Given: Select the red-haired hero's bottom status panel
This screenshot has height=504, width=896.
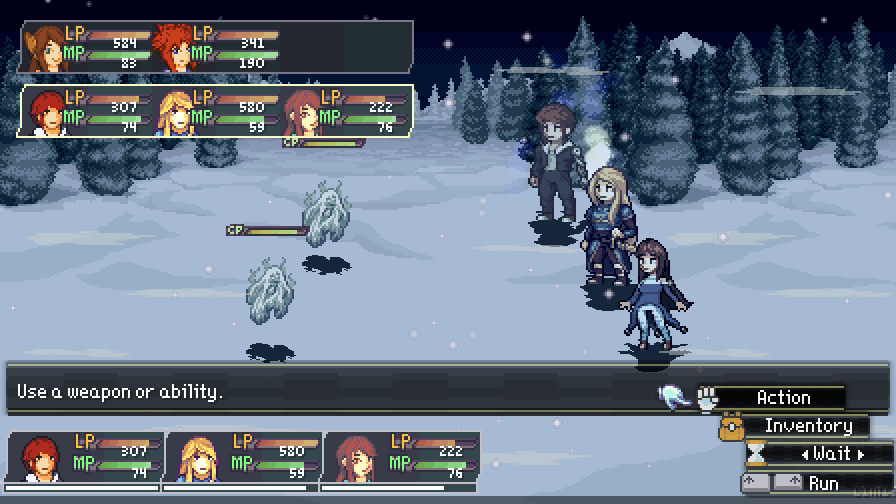Looking at the screenshot, I should click(85, 457).
